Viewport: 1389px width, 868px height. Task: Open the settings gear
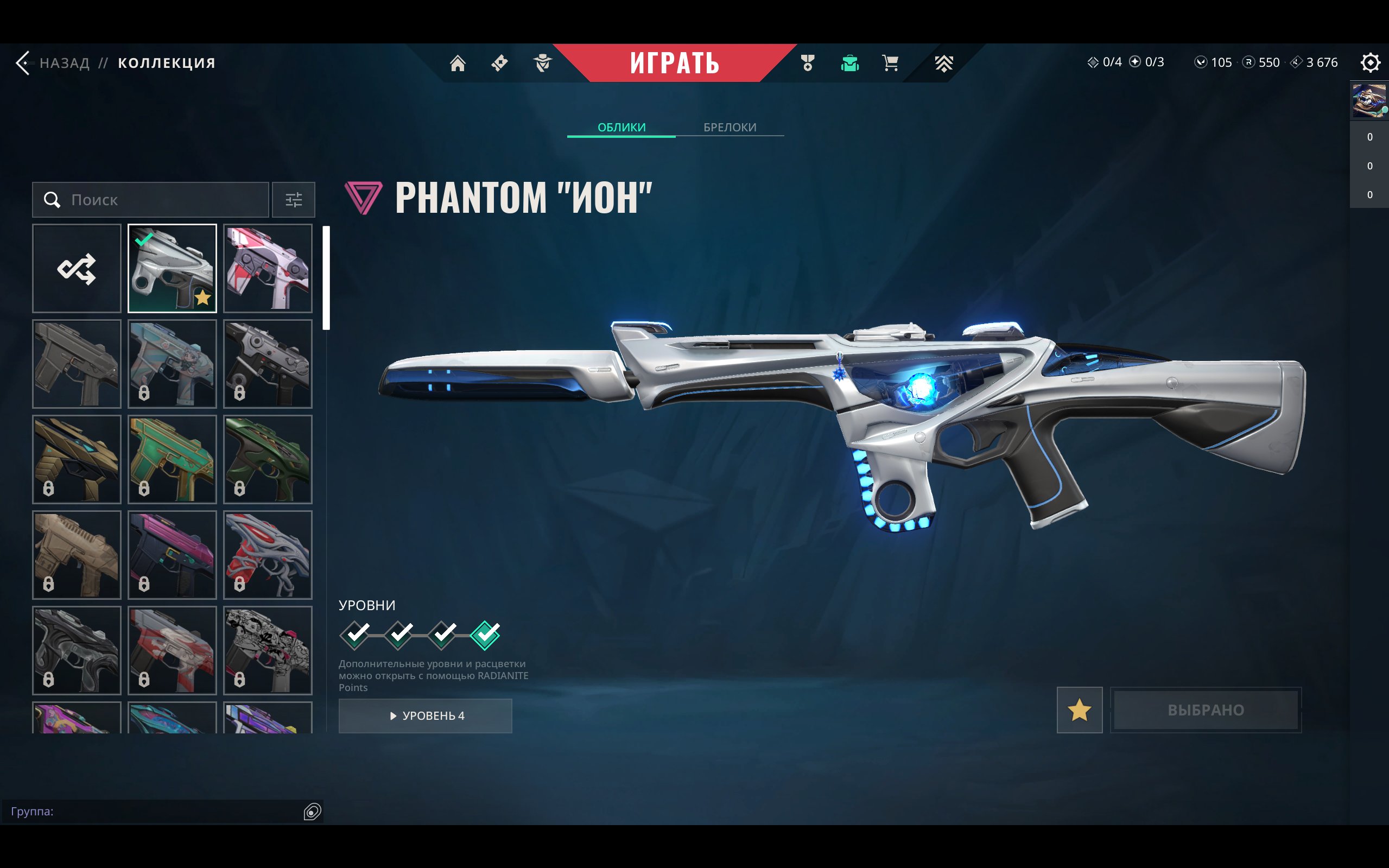point(1372,62)
